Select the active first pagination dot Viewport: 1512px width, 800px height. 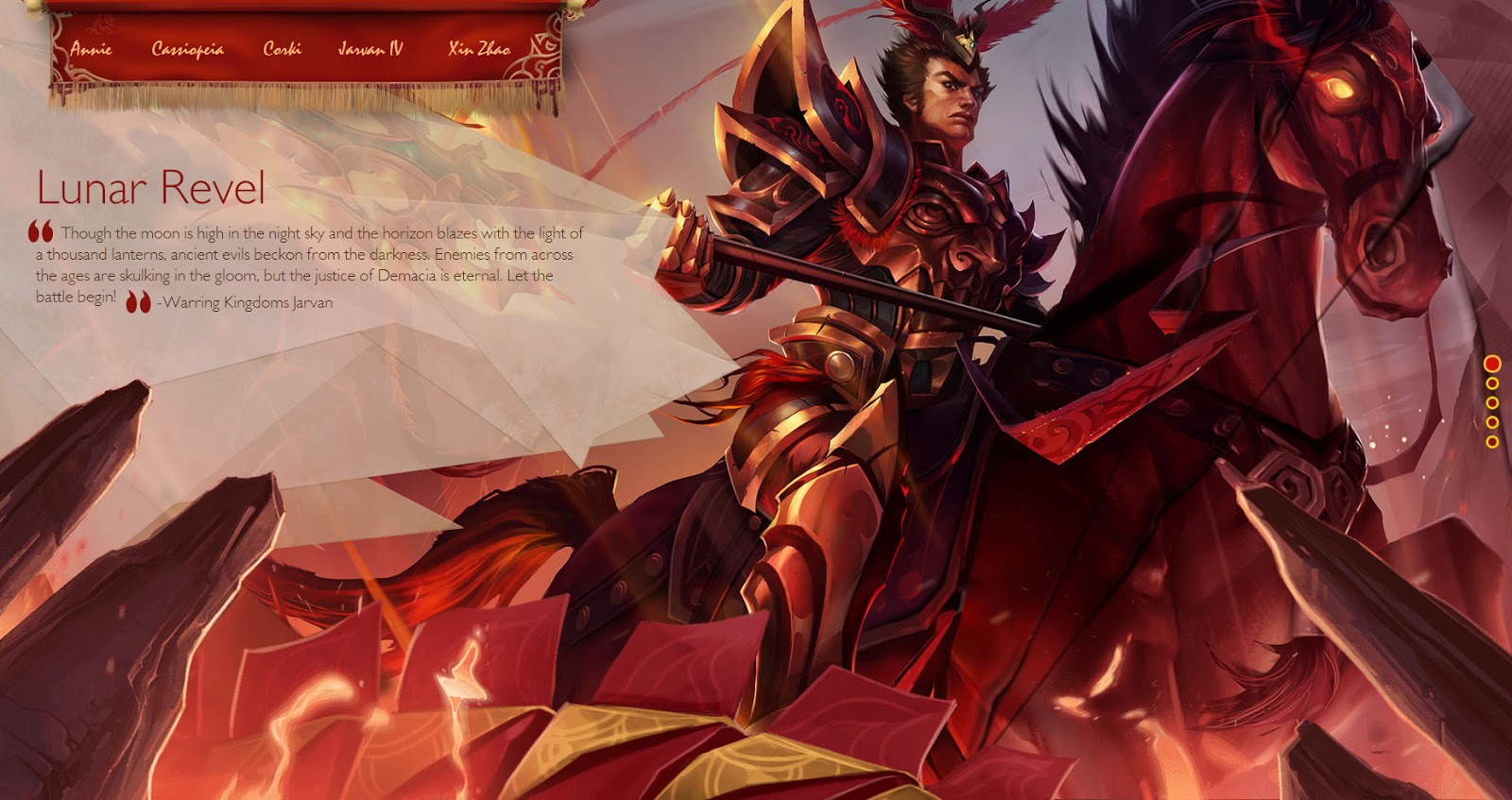click(1492, 365)
